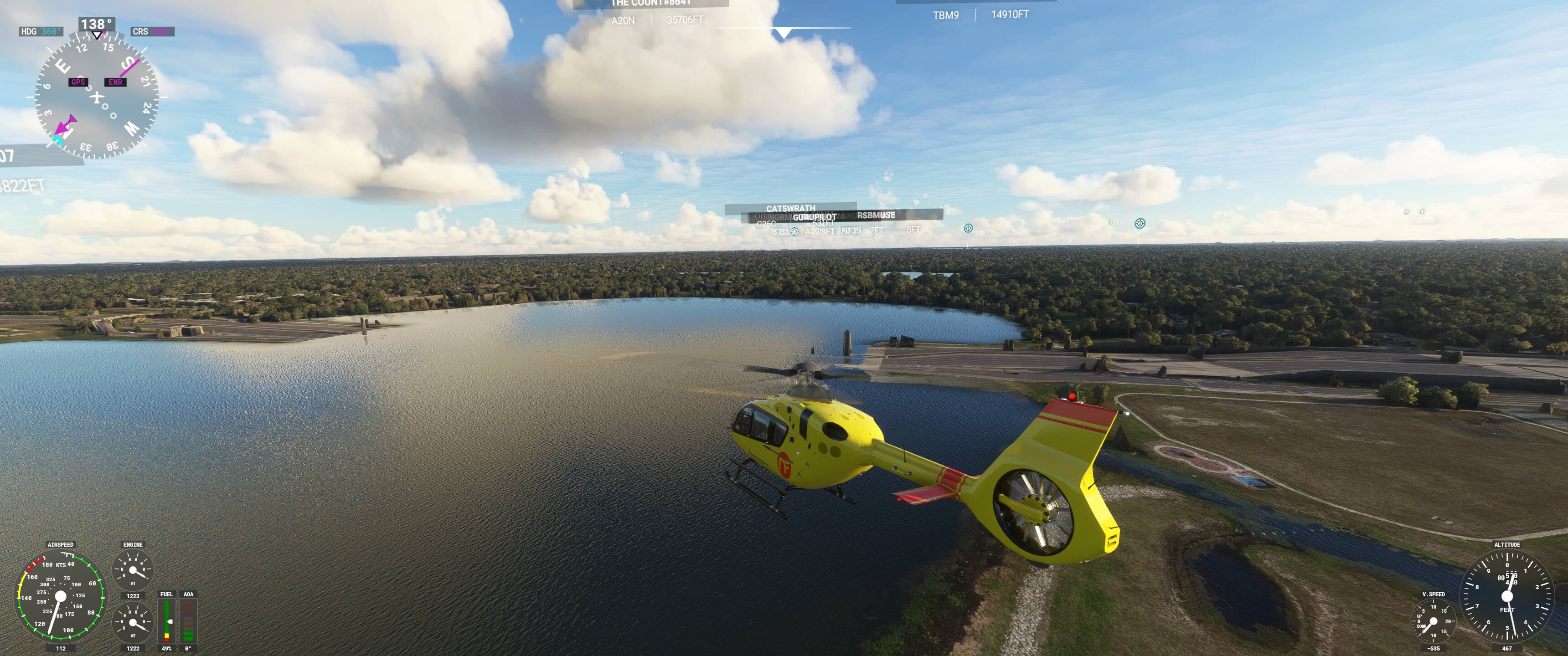This screenshot has width=1568, height=656.
Task: Choose the RSBMUSE player nameplate
Action: (876, 215)
